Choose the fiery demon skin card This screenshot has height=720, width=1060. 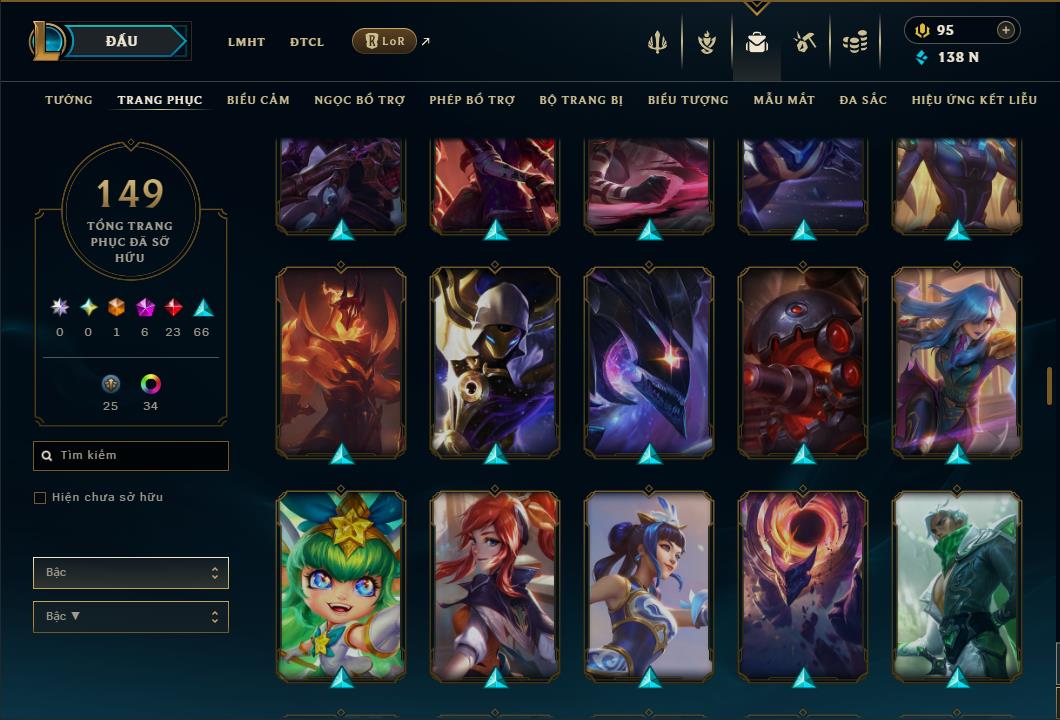pos(341,362)
